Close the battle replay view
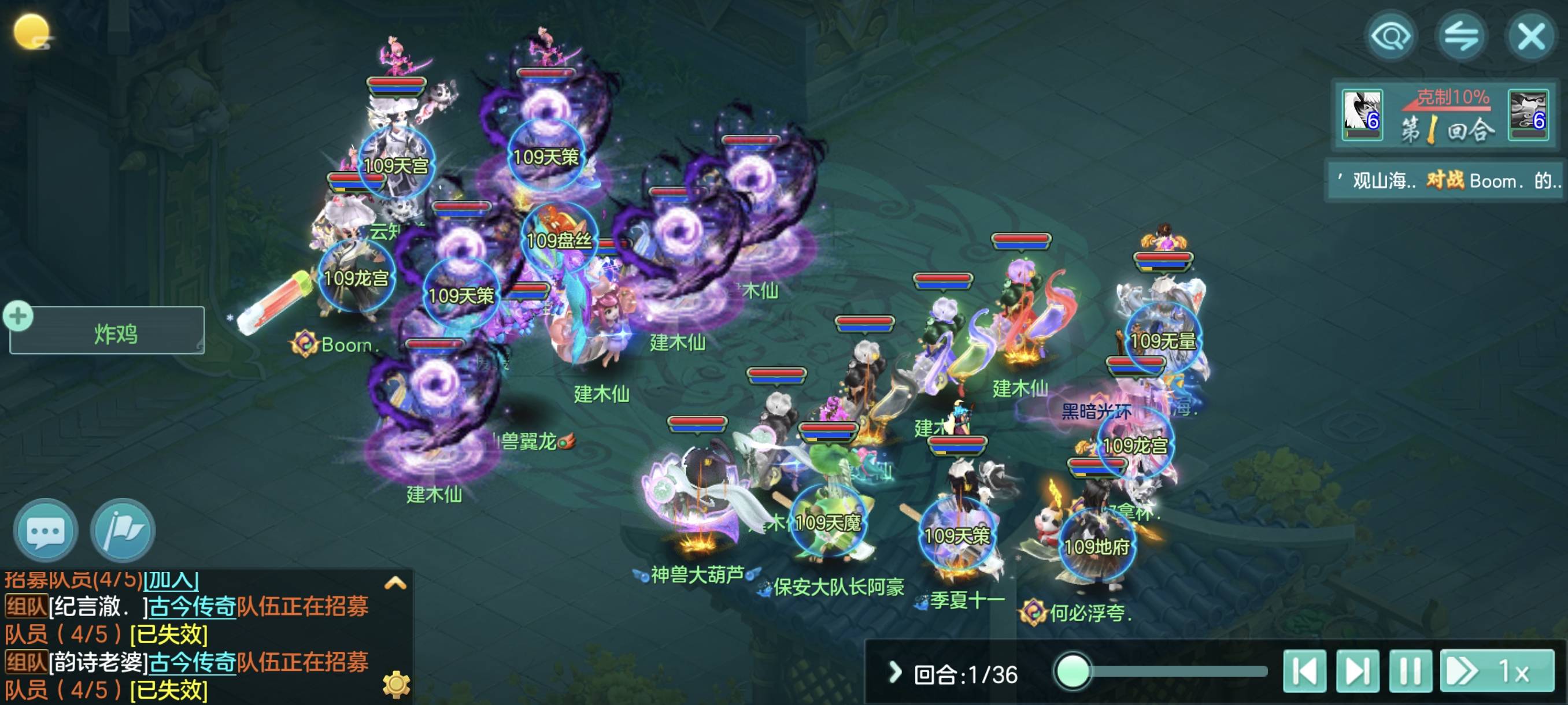 1531,36
